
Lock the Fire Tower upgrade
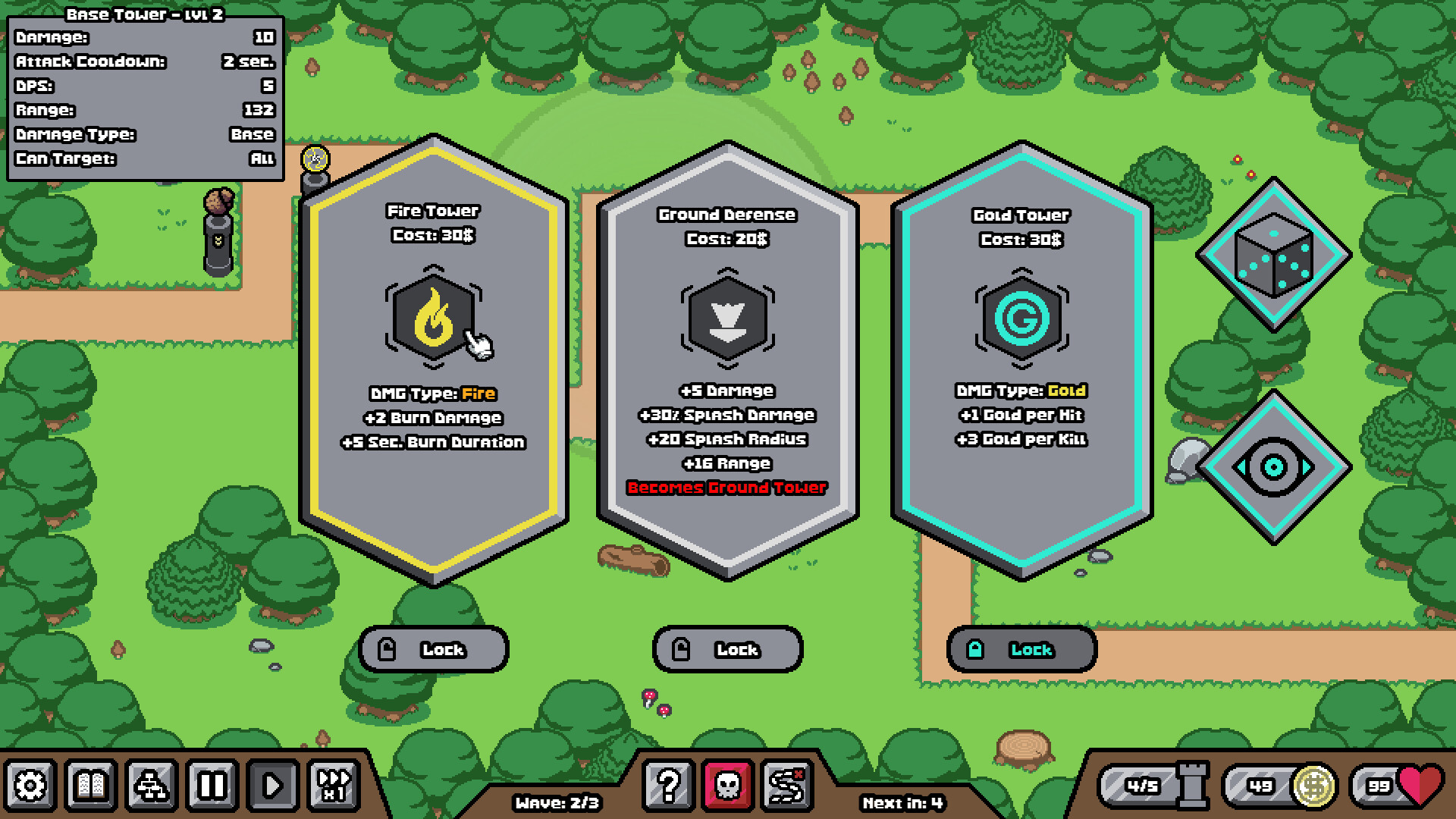click(435, 648)
